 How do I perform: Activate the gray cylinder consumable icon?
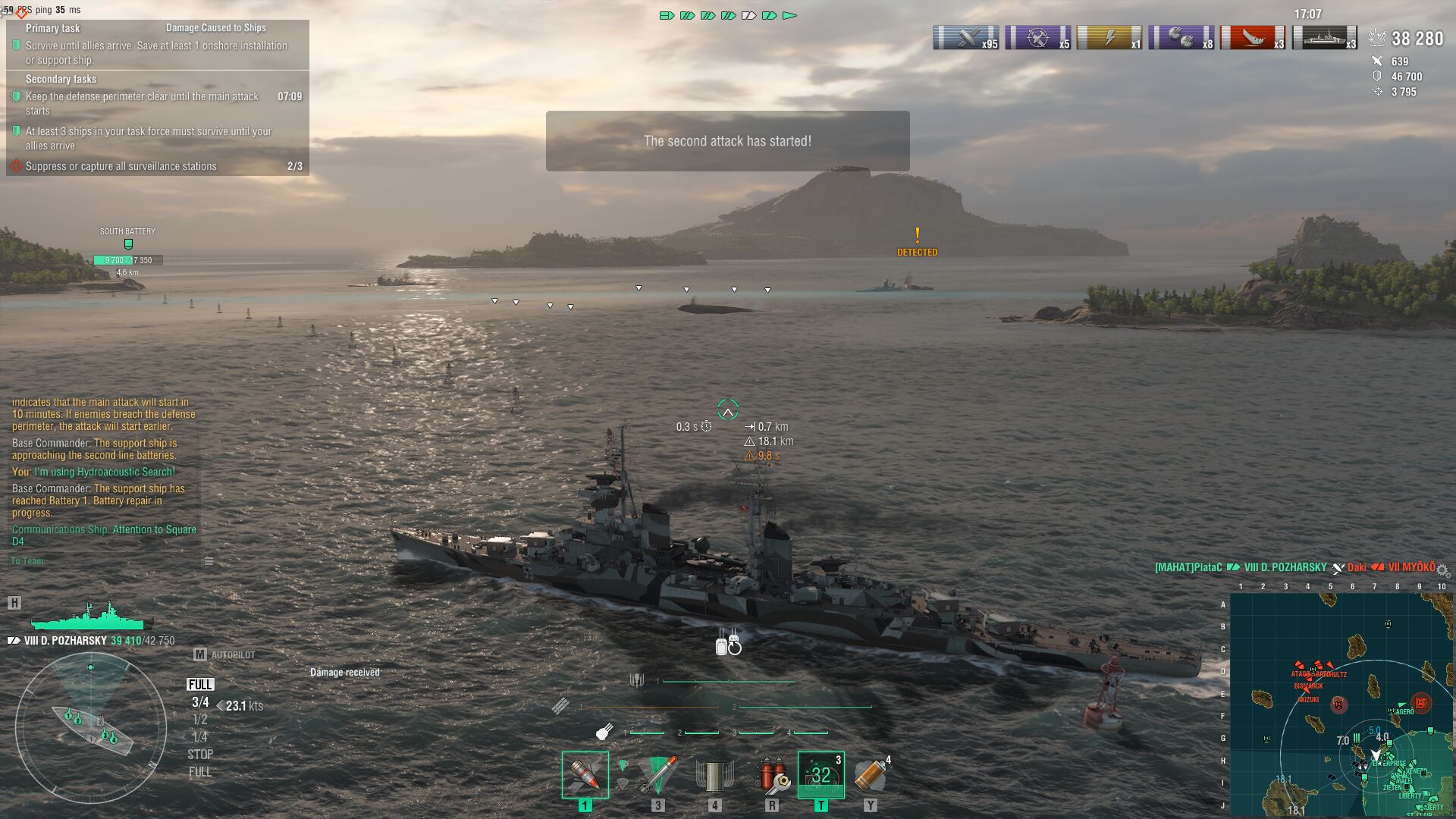pos(714,775)
